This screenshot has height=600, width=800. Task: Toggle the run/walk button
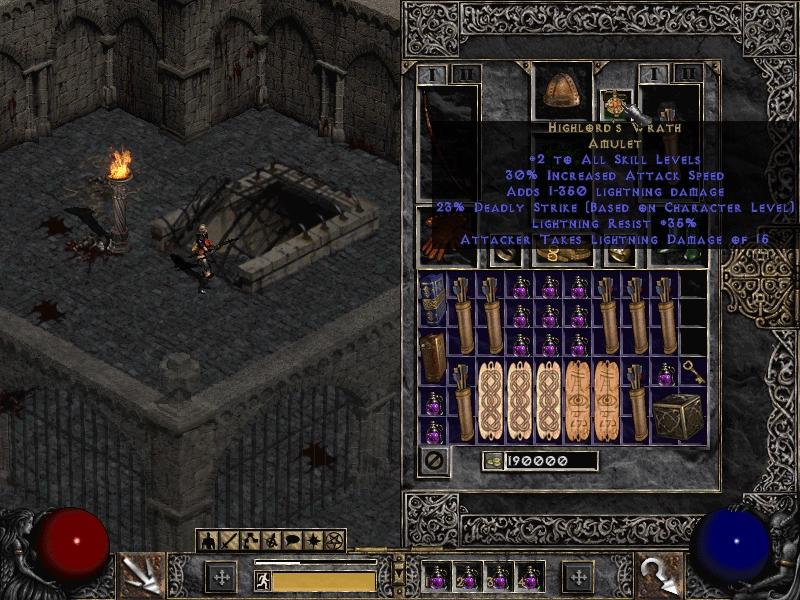coord(263,580)
